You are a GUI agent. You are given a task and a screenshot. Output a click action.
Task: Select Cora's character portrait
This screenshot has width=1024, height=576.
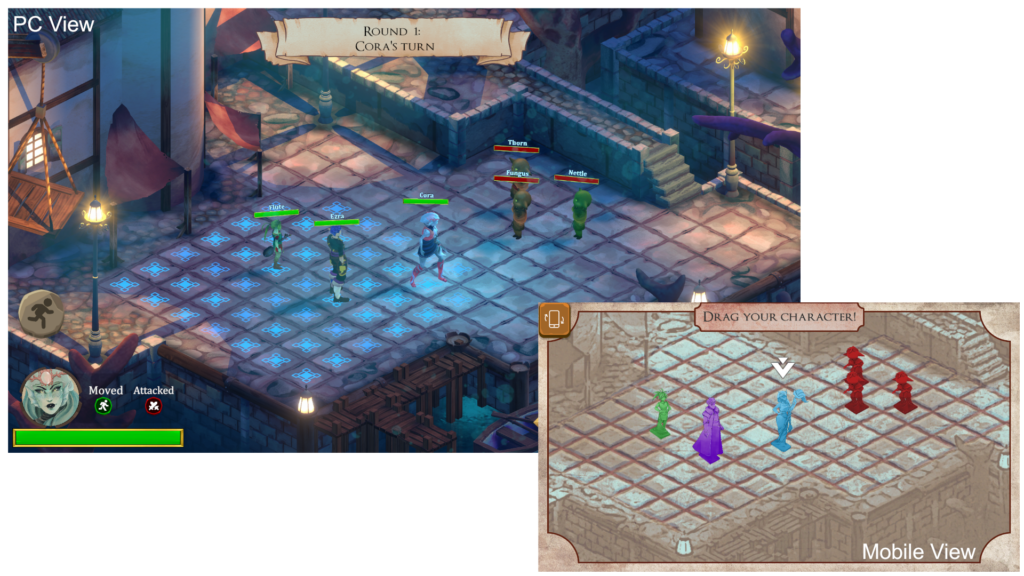[x=51, y=397]
